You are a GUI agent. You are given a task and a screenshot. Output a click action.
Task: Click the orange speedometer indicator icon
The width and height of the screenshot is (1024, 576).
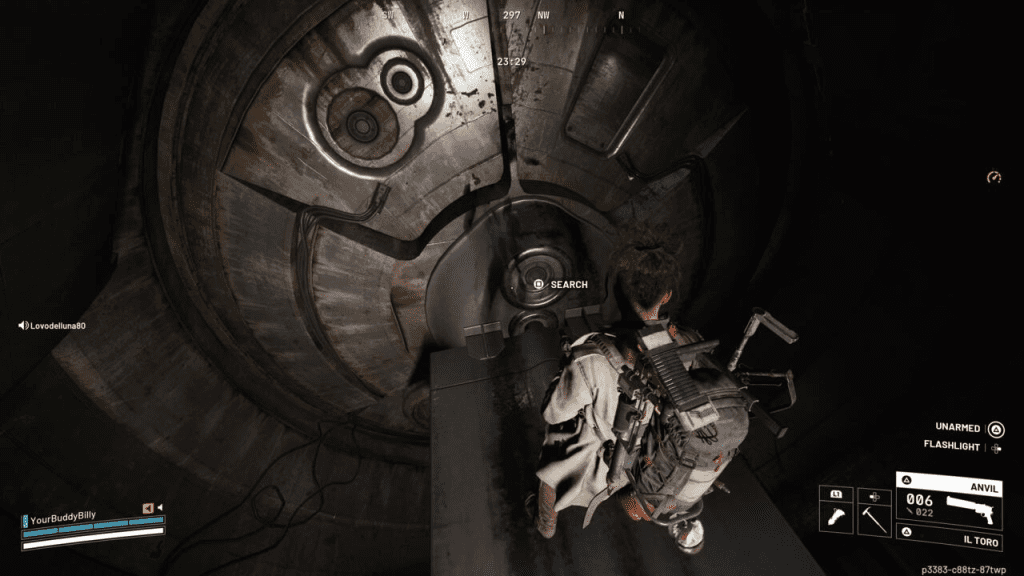pyautogui.click(x=993, y=178)
